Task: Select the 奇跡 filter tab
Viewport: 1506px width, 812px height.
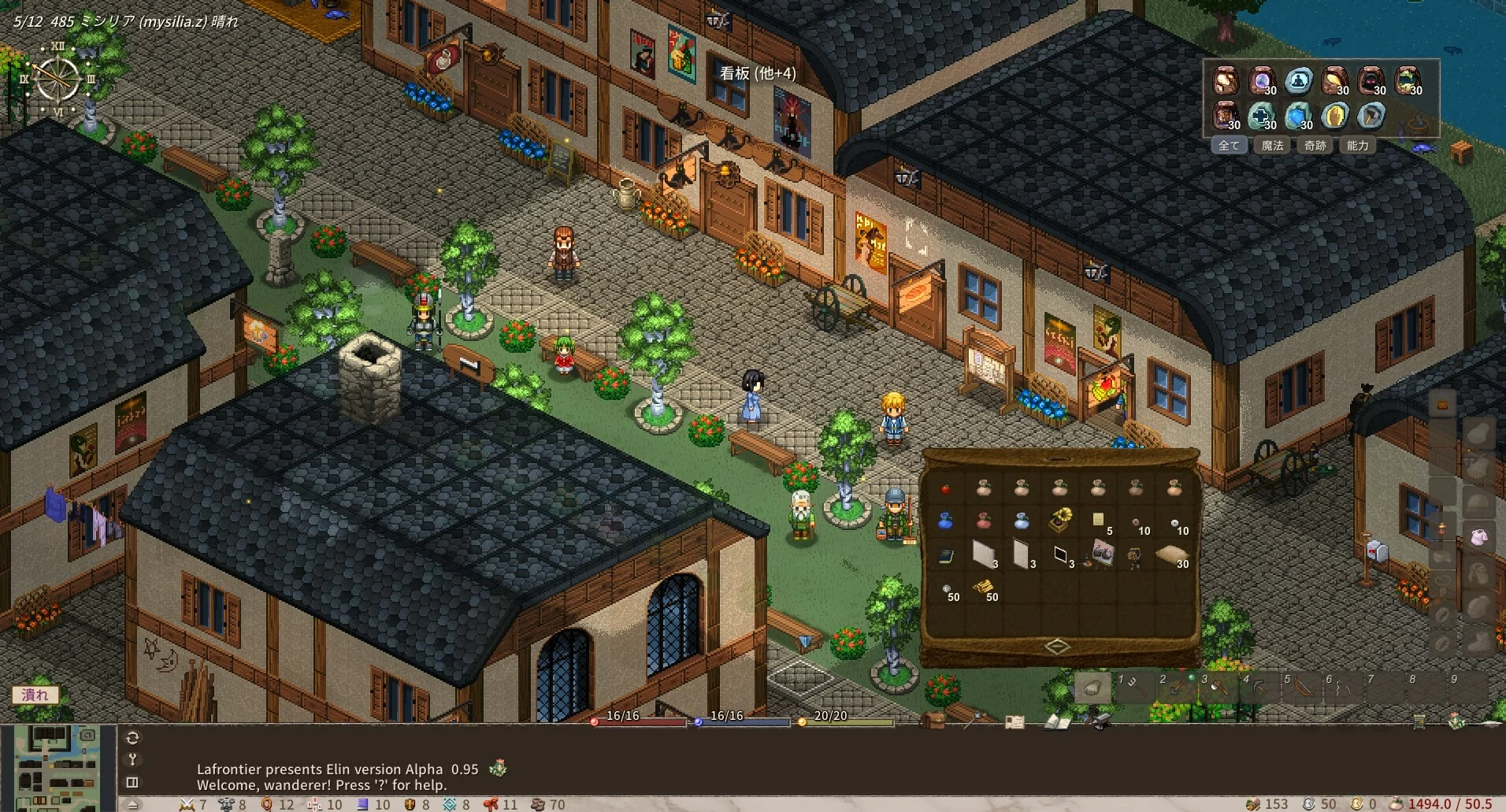Action: [1315, 146]
